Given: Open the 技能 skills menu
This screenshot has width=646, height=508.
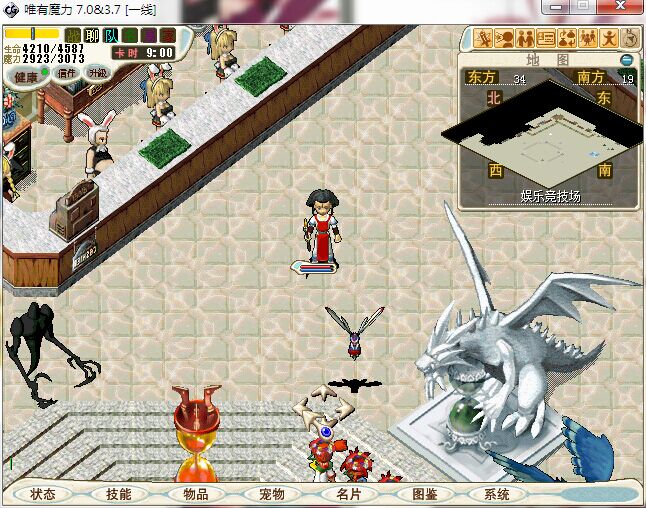Looking at the screenshot, I should (x=119, y=494).
